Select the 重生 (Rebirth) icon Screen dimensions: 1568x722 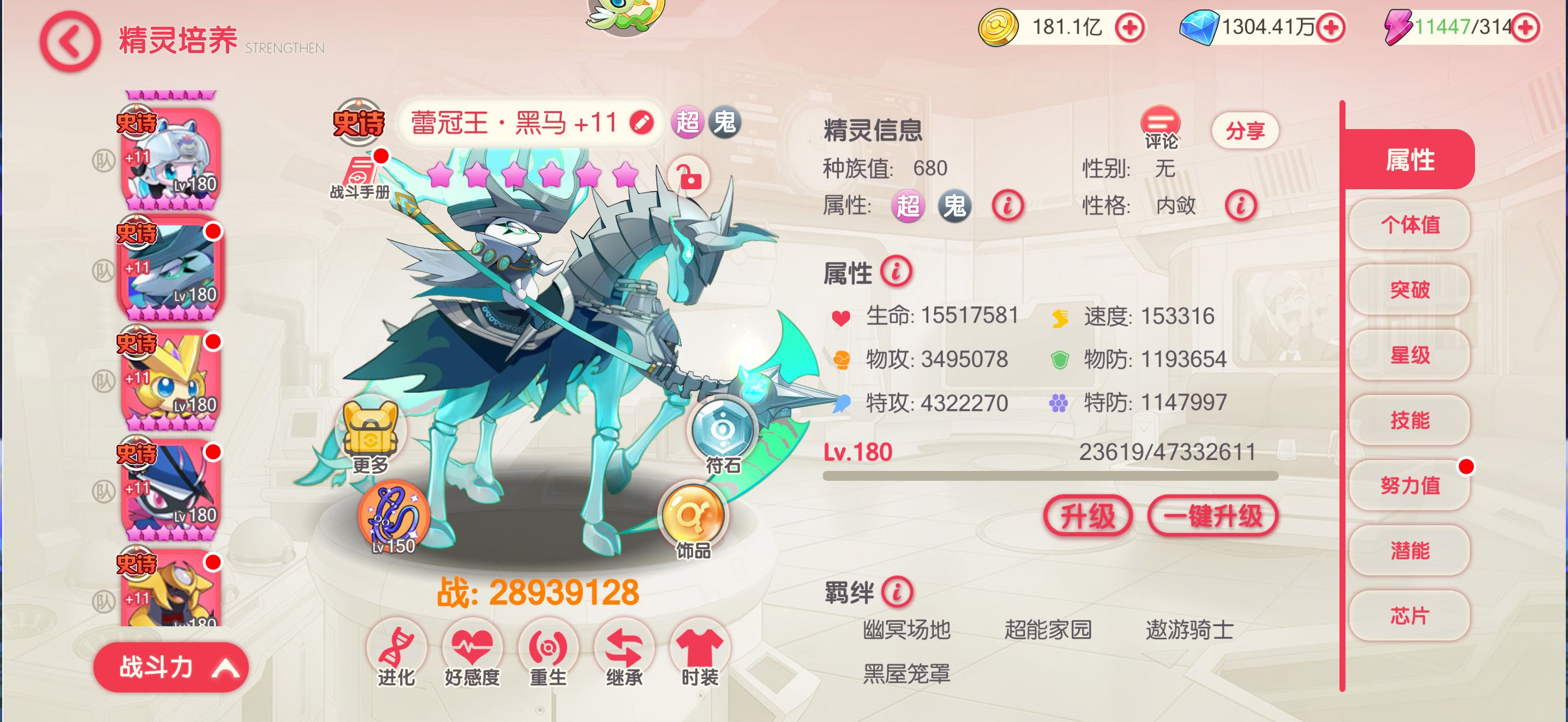548,651
